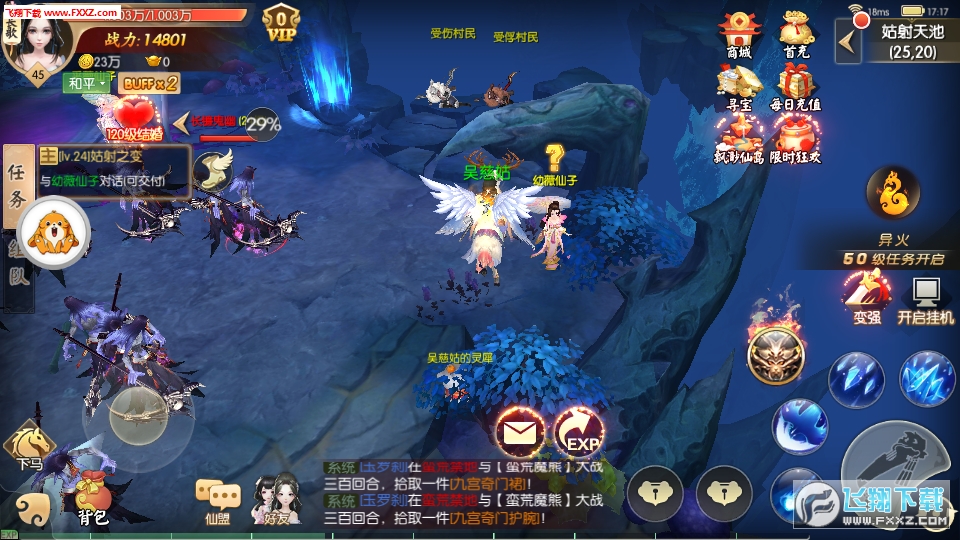960x540 pixels.
Task: Open the 变强 power-up menu
Action: [x=866, y=297]
